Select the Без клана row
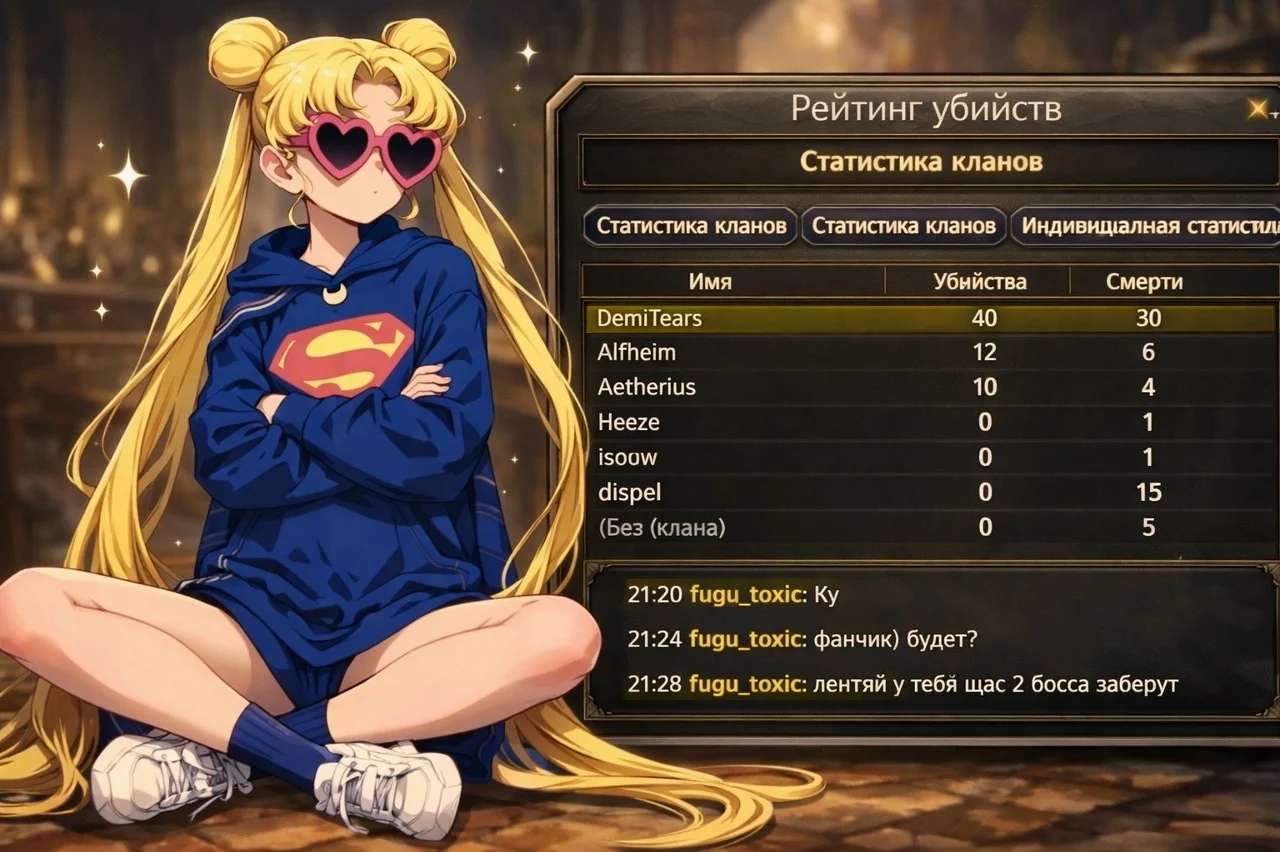Screen dimensions: 1280x852 pyautogui.click(x=930, y=528)
